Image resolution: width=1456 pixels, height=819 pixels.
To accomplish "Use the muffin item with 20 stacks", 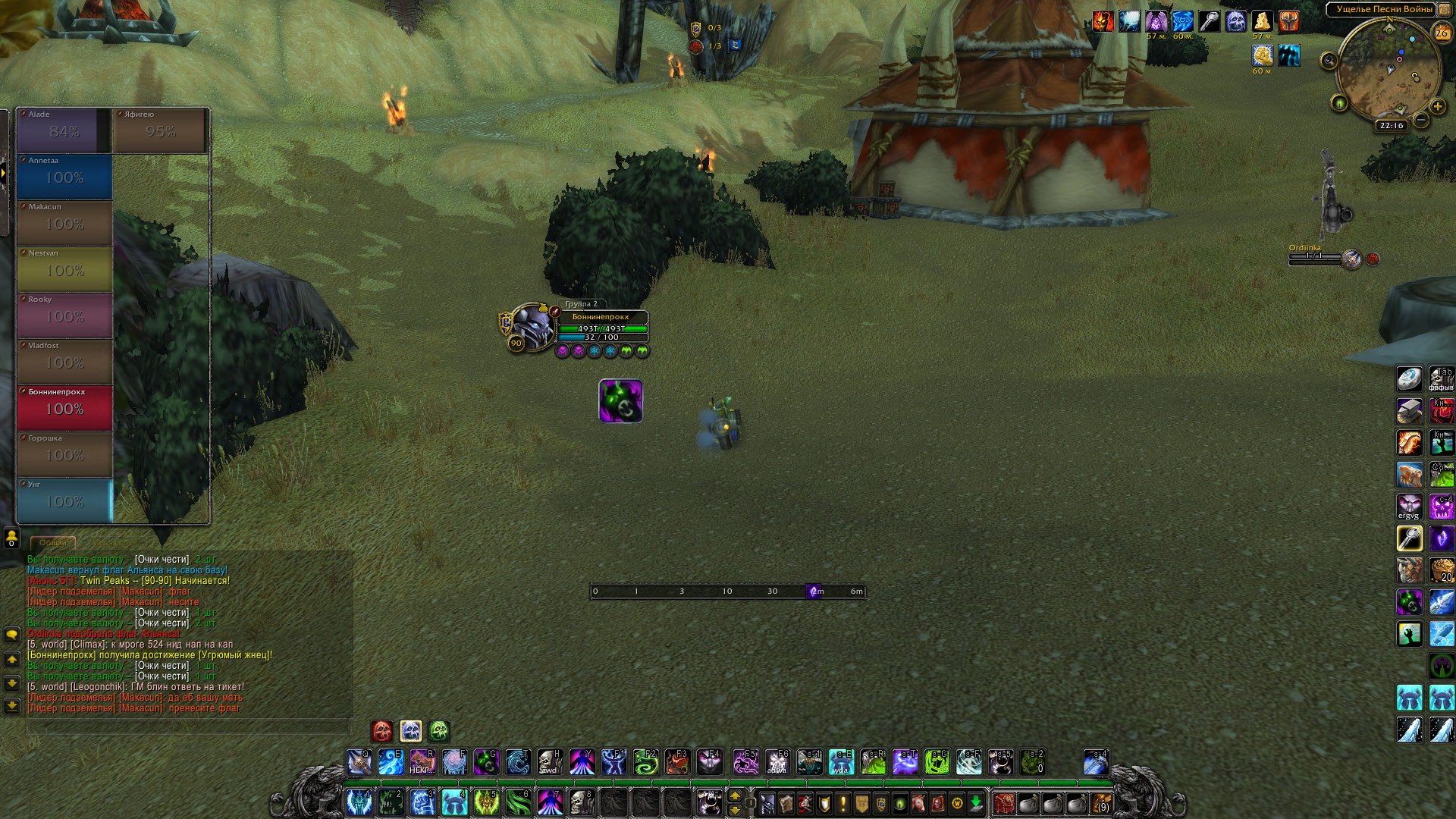I will [1442, 570].
